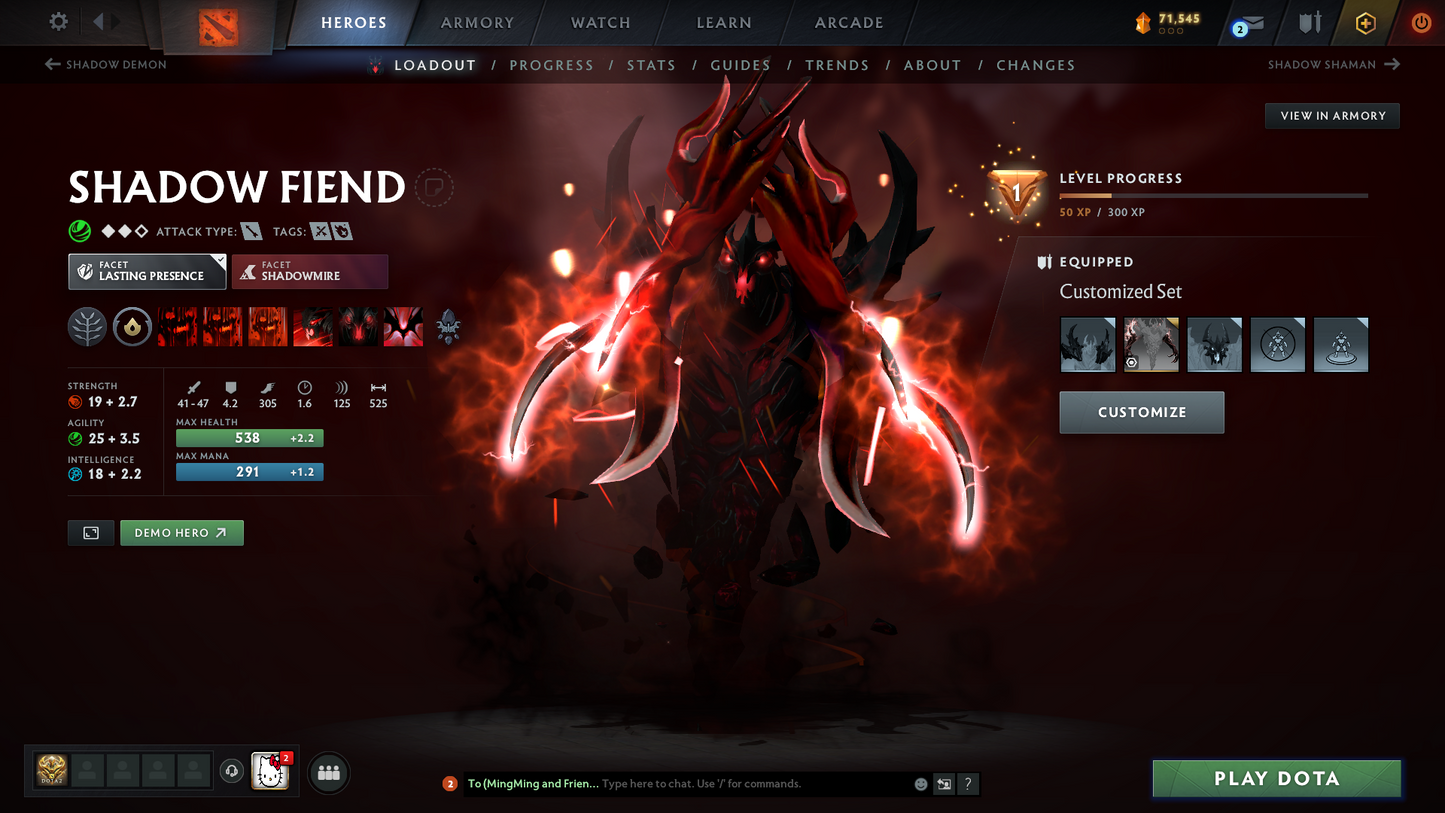Click the Aghanim's Scepter upgrade icon
The height and width of the screenshot is (813, 1445).
click(x=448, y=326)
